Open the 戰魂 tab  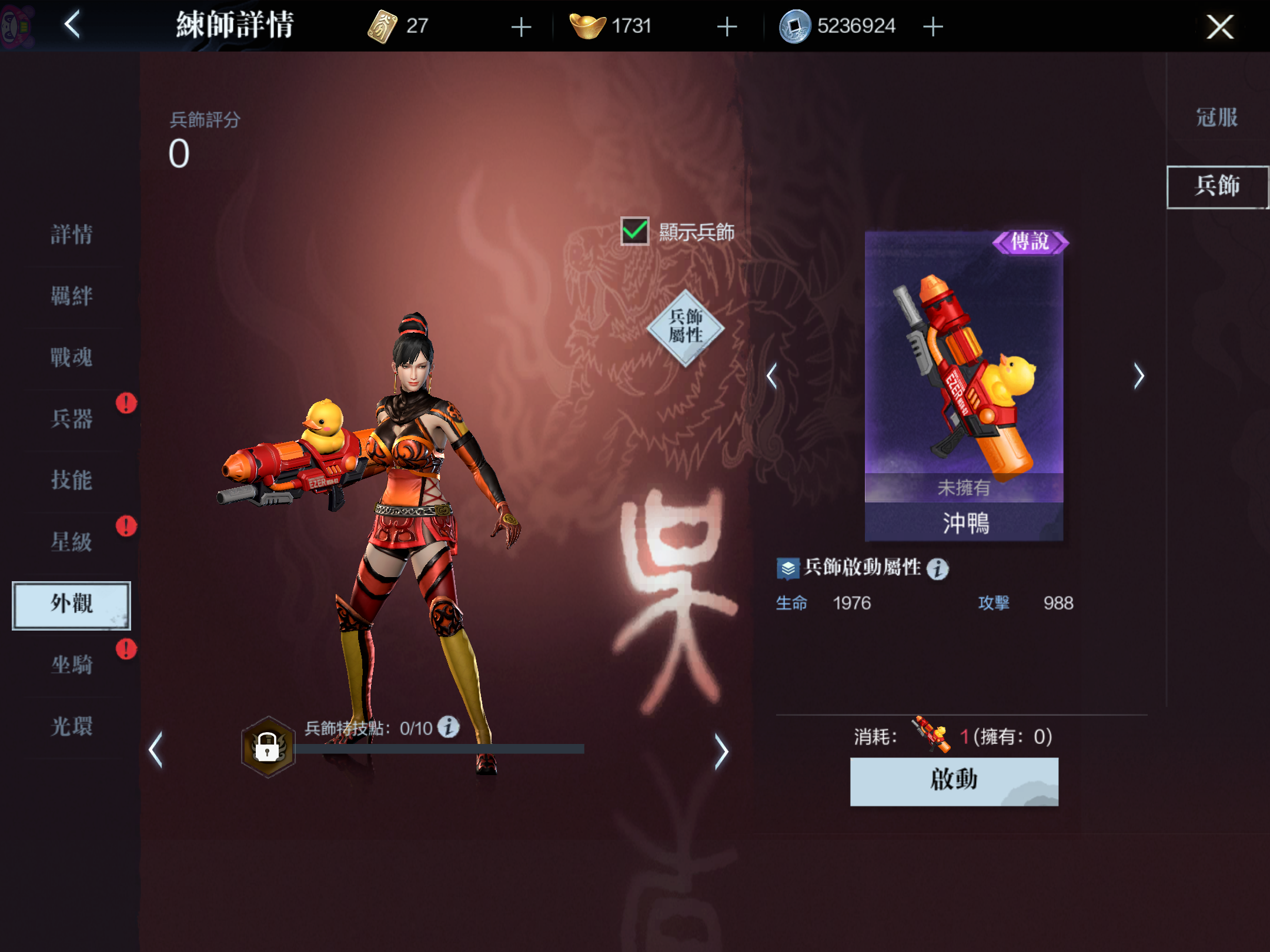(x=71, y=357)
